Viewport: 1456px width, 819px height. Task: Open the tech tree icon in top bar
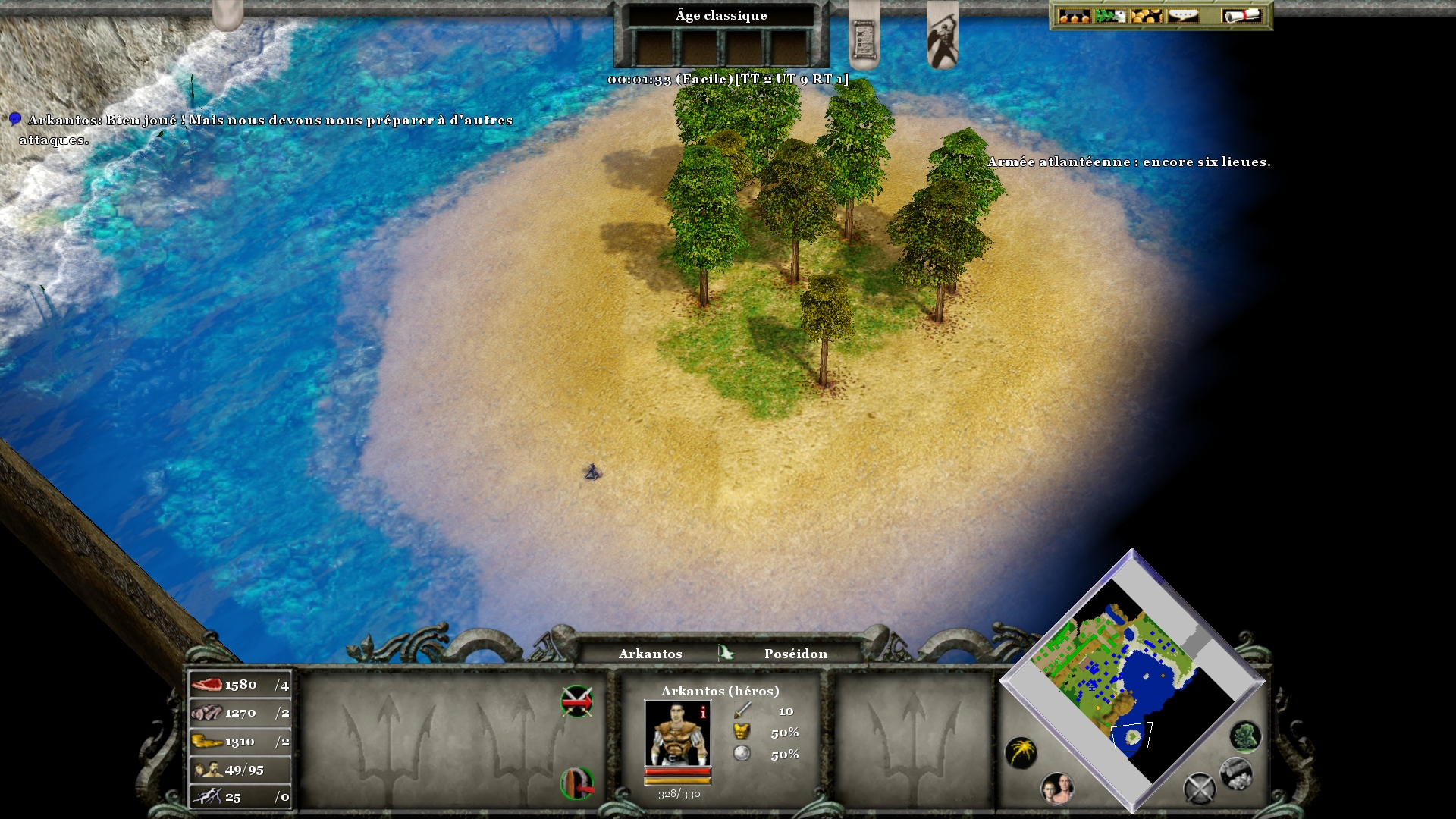tap(1074, 15)
